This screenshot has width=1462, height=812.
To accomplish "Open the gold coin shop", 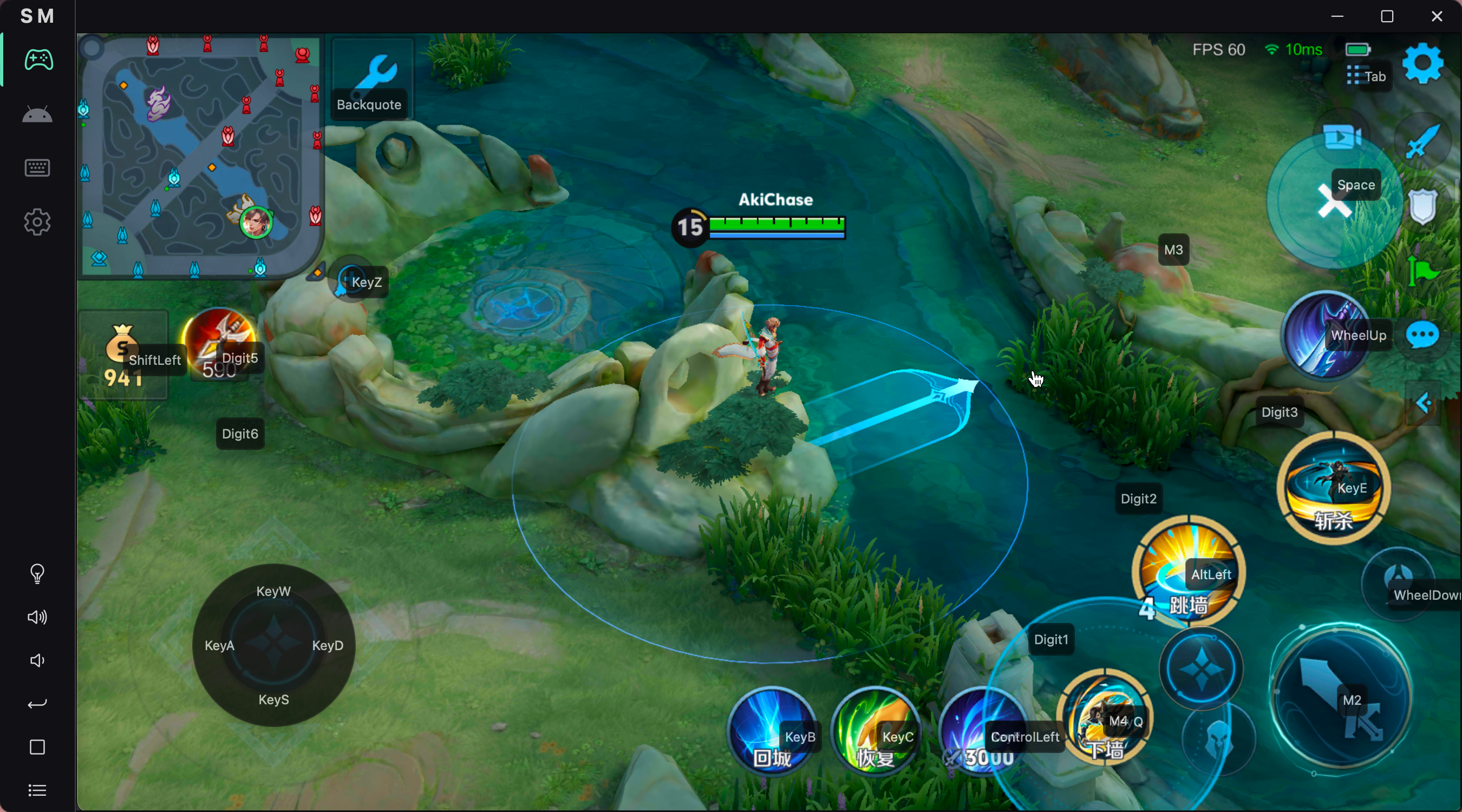I will click(x=122, y=355).
